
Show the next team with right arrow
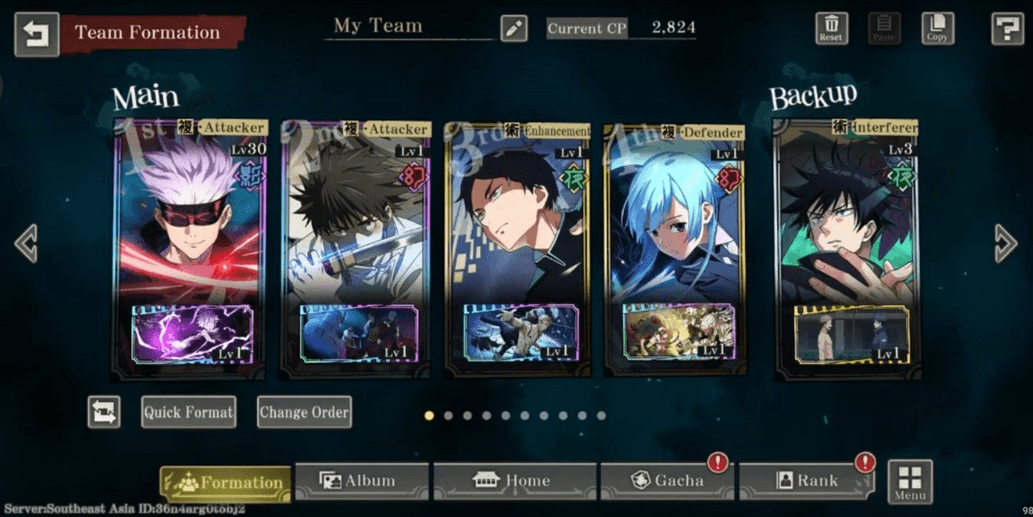(x=1005, y=243)
